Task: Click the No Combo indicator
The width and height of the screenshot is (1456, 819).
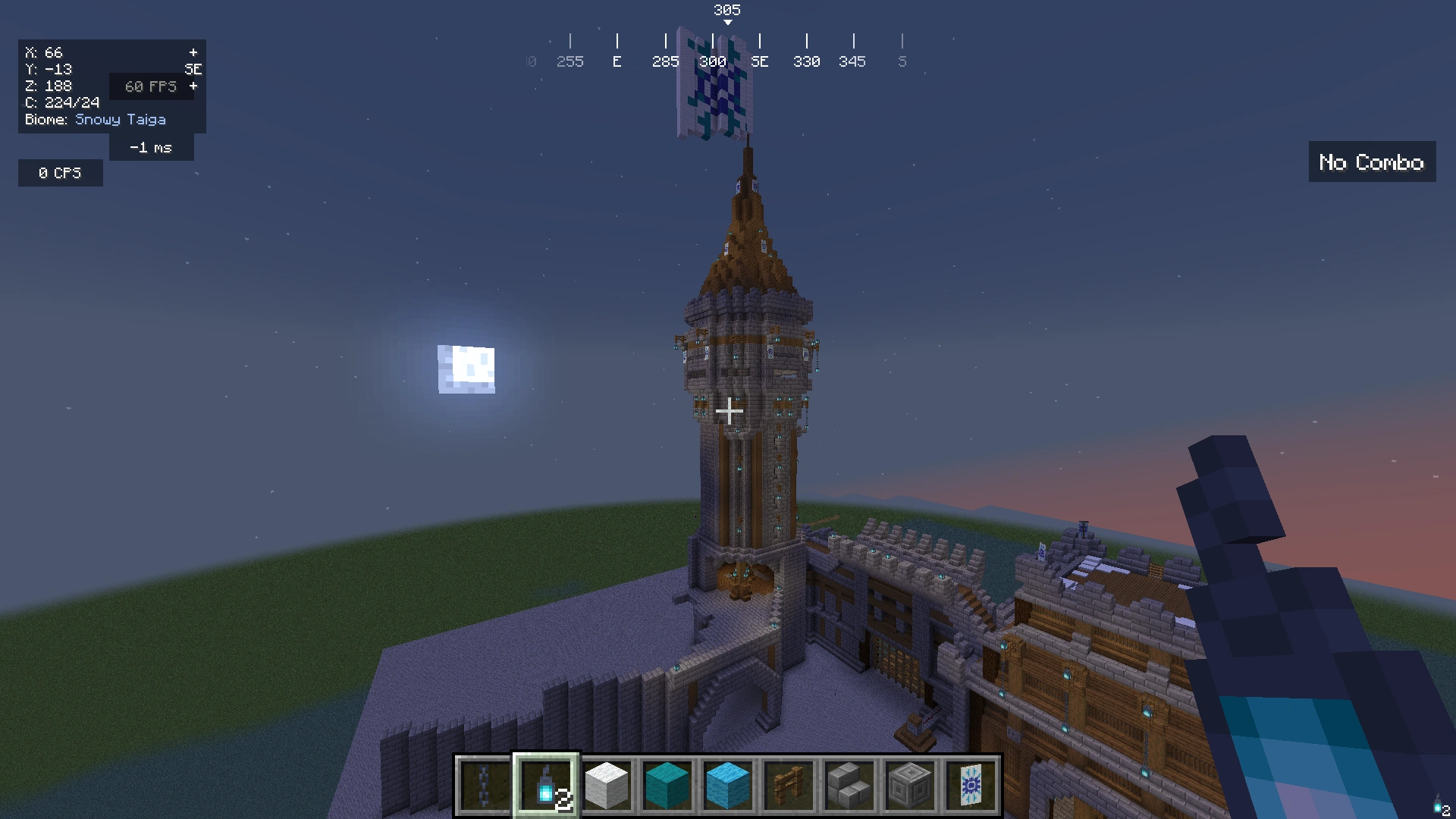Action: [x=1371, y=162]
